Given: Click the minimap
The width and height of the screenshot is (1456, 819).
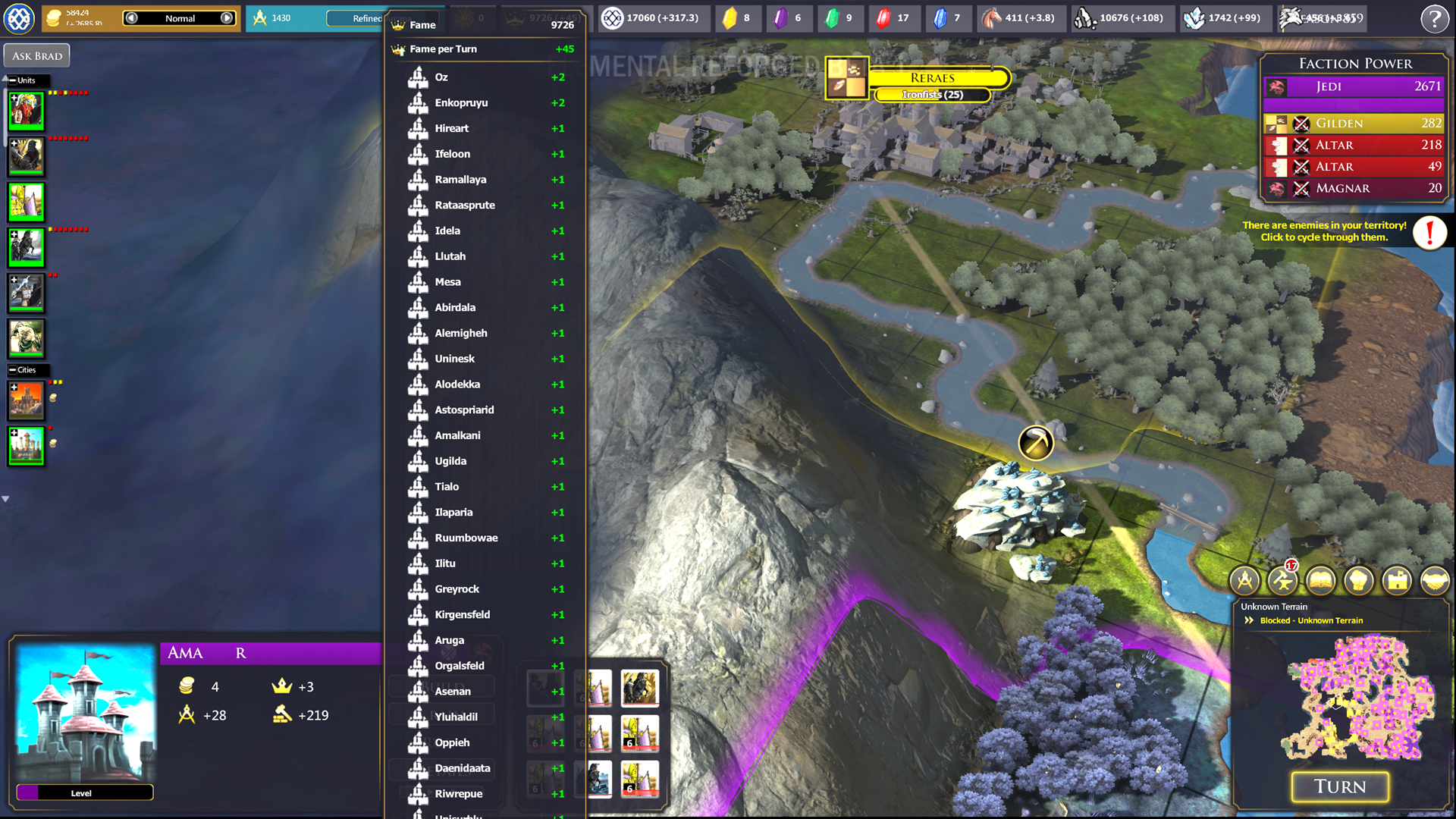Looking at the screenshot, I should 1357,698.
